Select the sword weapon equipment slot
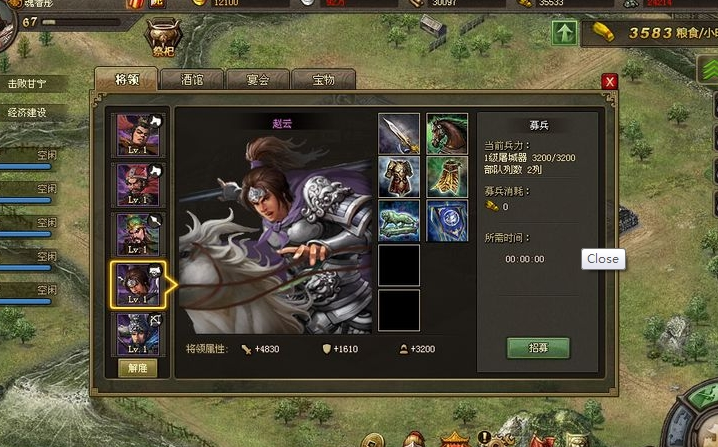 click(x=398, y=133)
